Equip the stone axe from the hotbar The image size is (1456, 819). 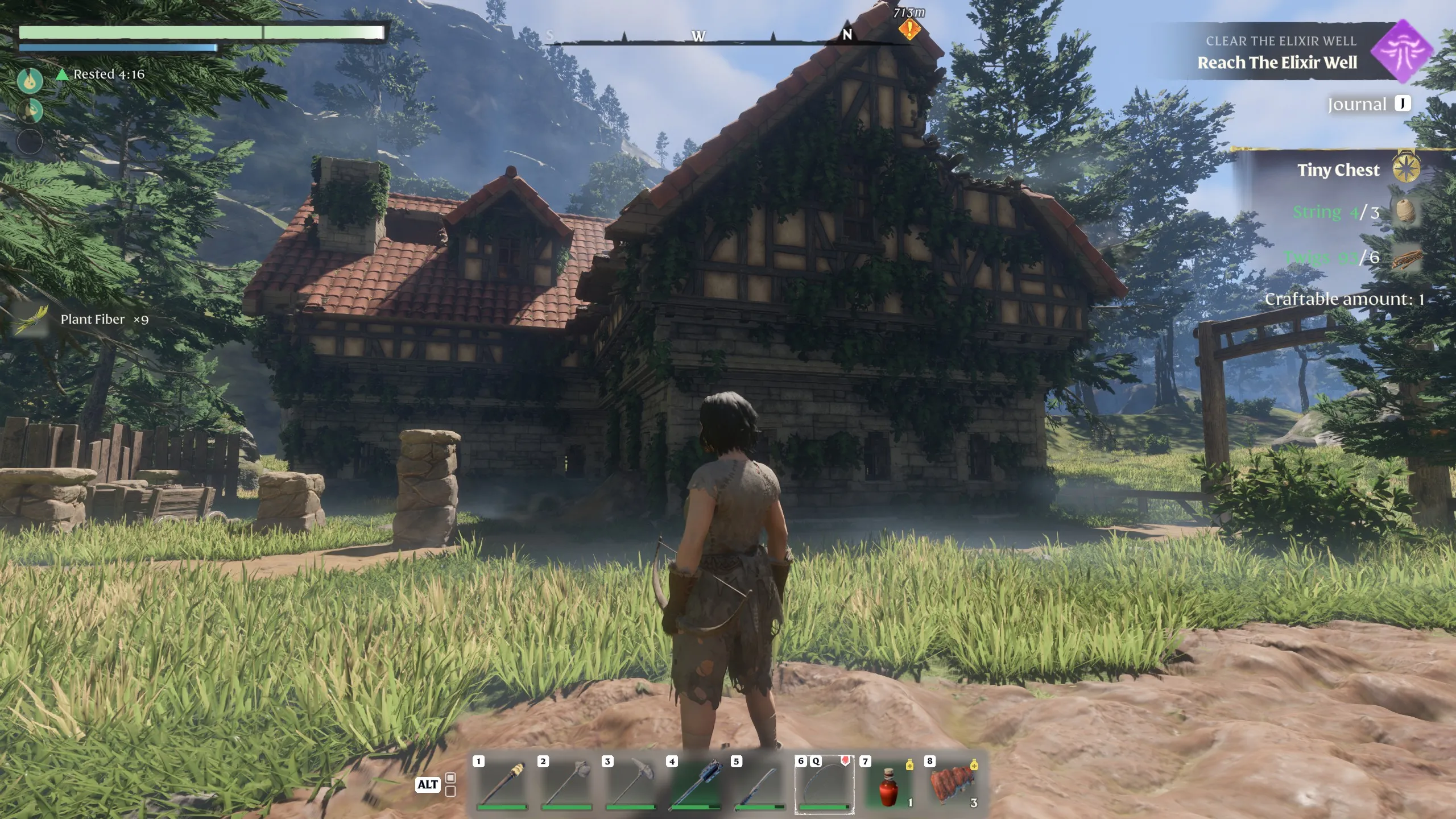point(566,784)
